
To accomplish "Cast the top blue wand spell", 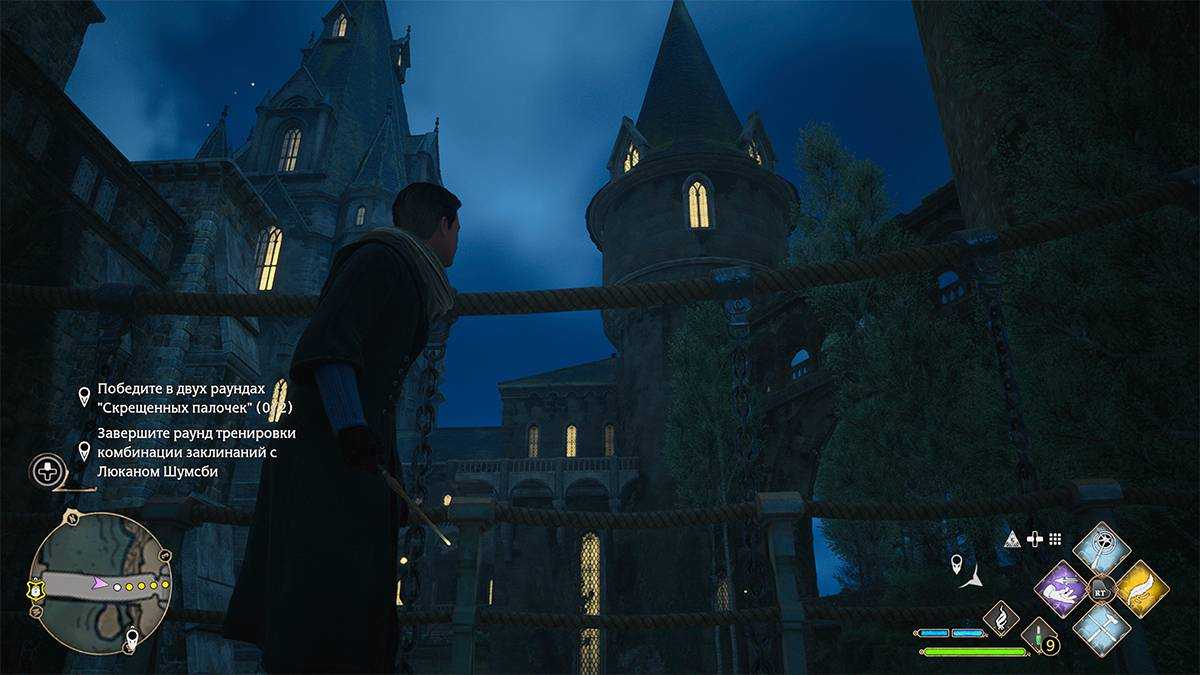I will (x=1101, y=548).
